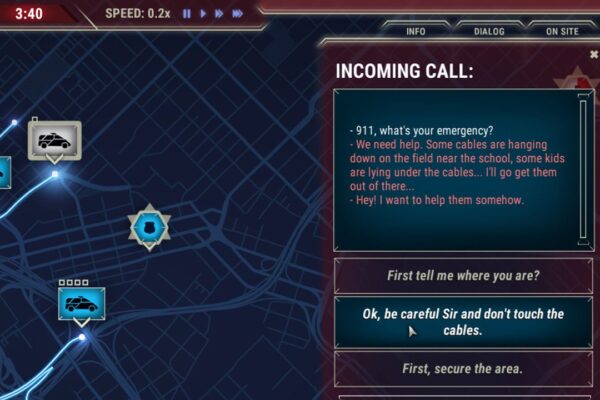The image size is (600, 400).
Task: Choose reply "First tell me where you are?"
Action: (462, 276)
